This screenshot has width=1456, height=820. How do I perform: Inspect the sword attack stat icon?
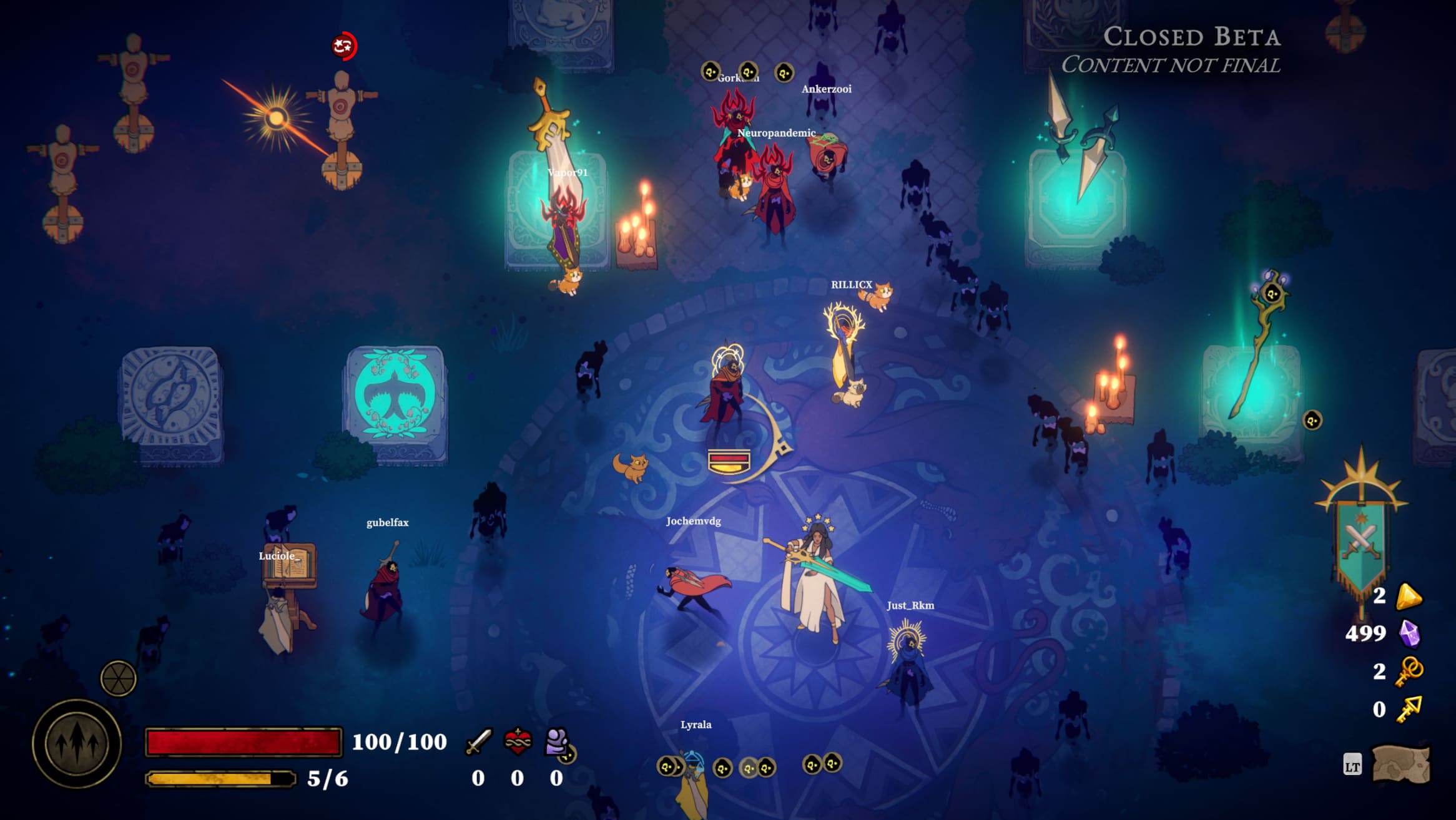(479, 741)
